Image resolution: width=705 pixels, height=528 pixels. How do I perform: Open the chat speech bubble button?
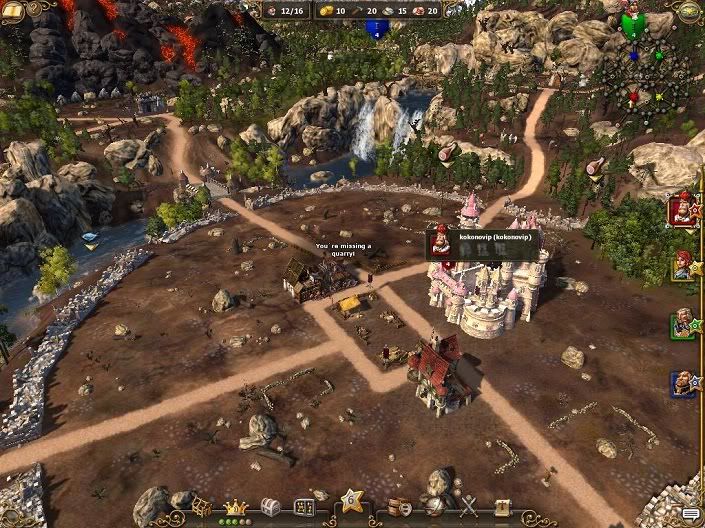(x=690, y=514)
